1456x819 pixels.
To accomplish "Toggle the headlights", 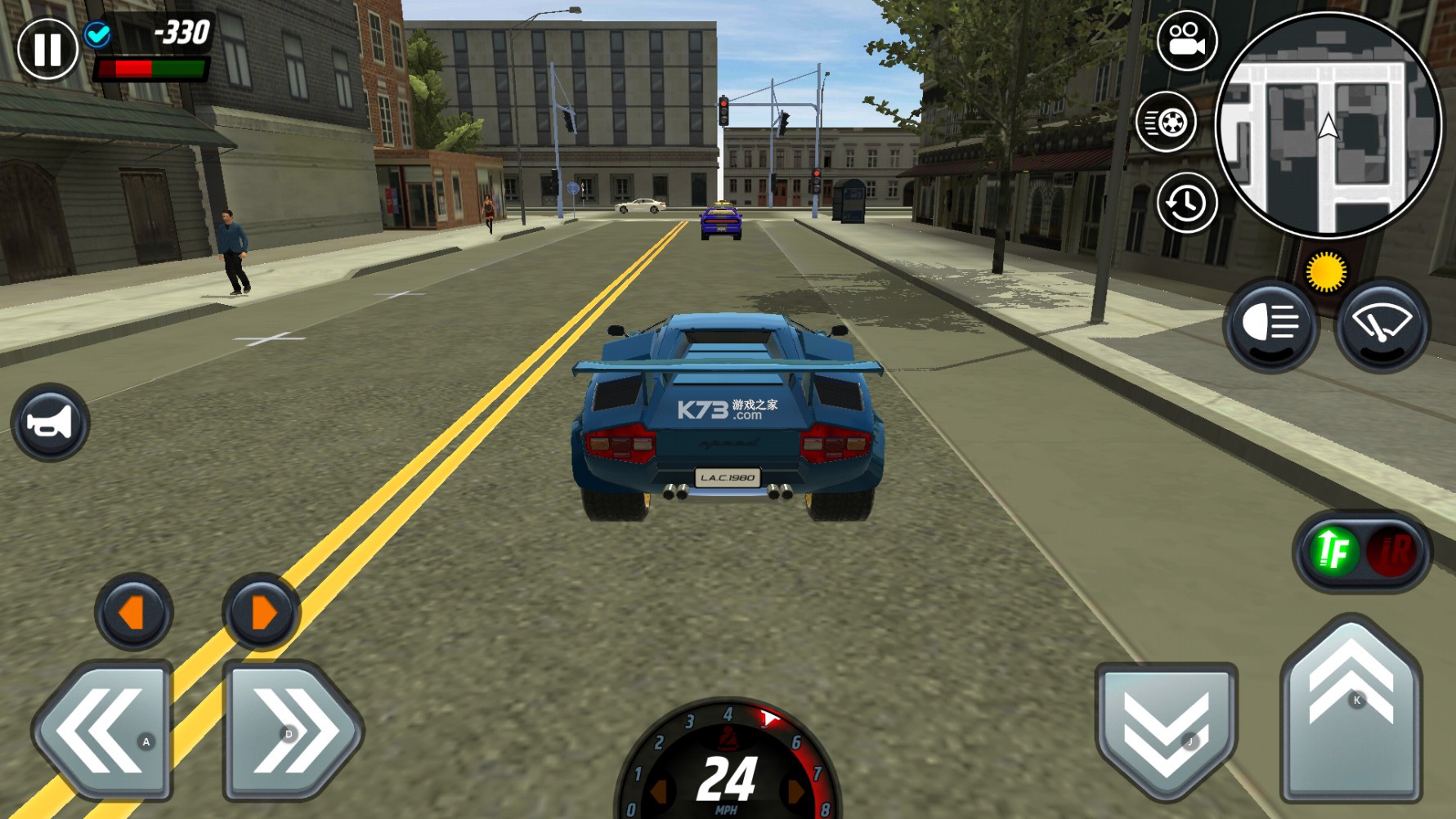I will 1270,324.
